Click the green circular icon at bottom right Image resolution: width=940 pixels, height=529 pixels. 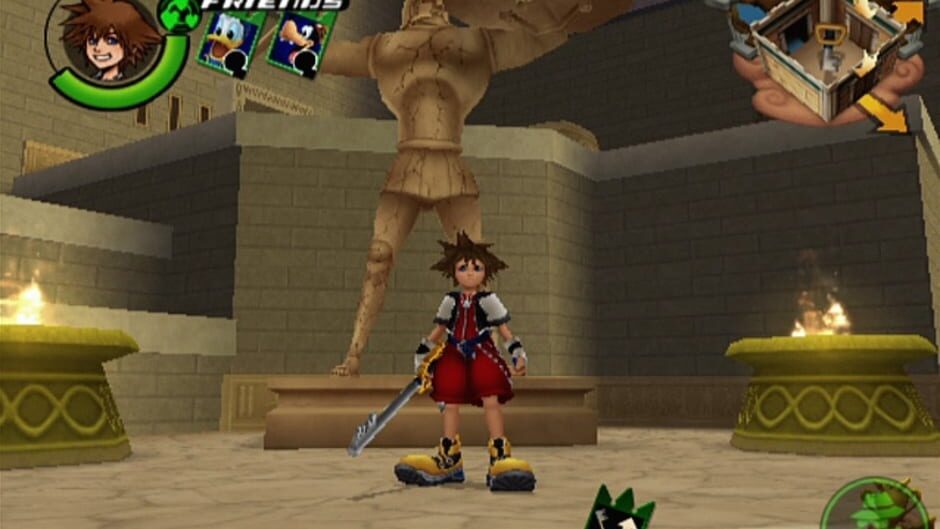click(878, 506)
